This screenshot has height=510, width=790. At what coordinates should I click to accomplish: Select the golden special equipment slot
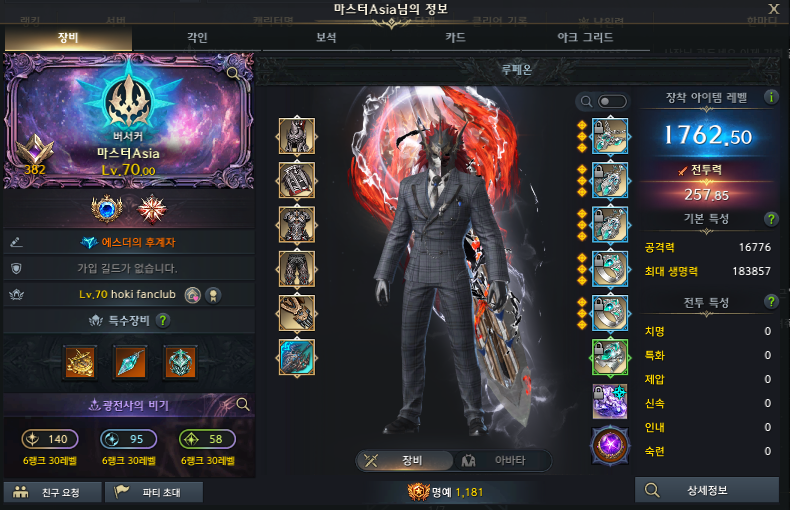point(79,362)
